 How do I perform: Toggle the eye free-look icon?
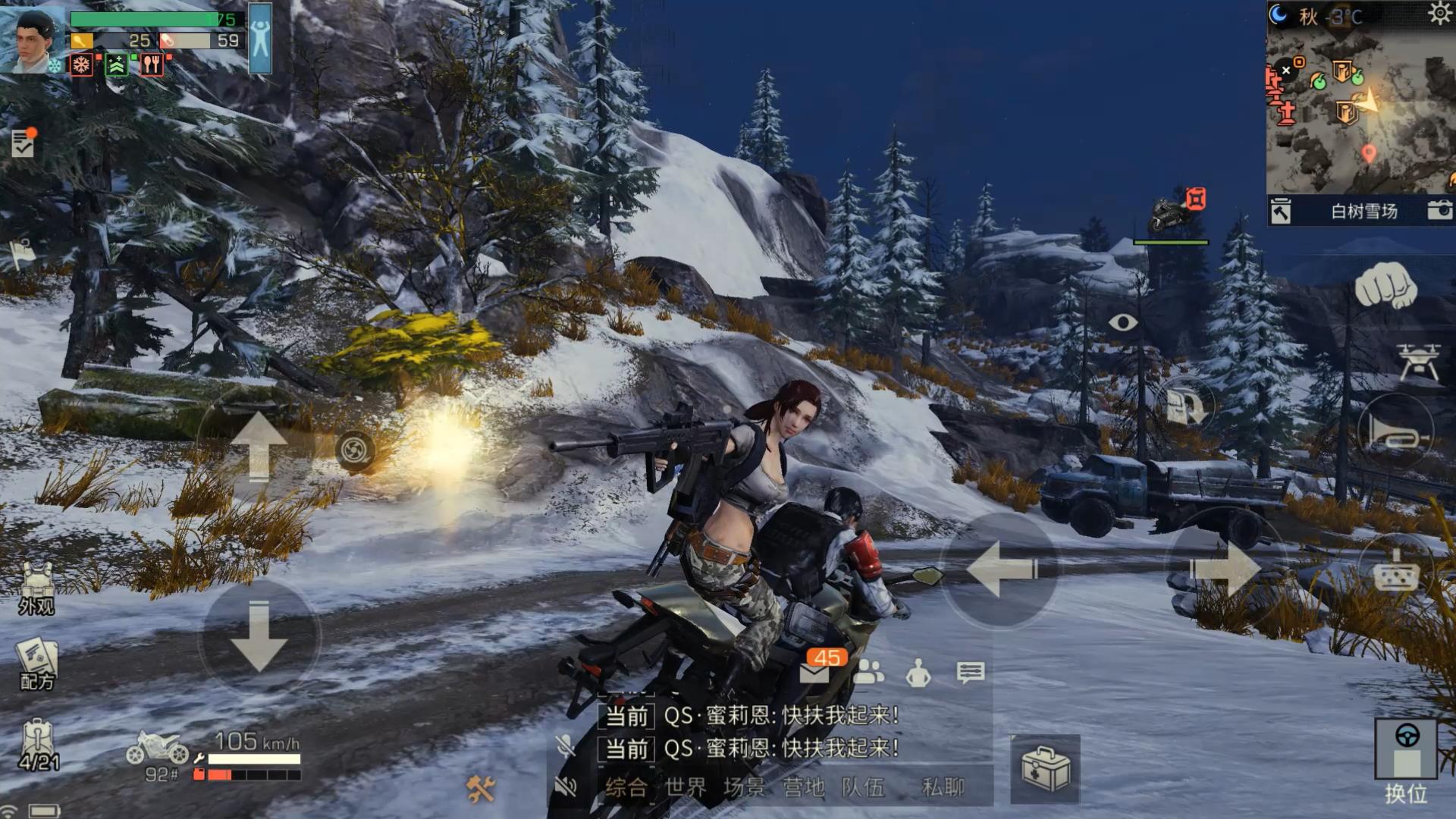click(1122, 323)
